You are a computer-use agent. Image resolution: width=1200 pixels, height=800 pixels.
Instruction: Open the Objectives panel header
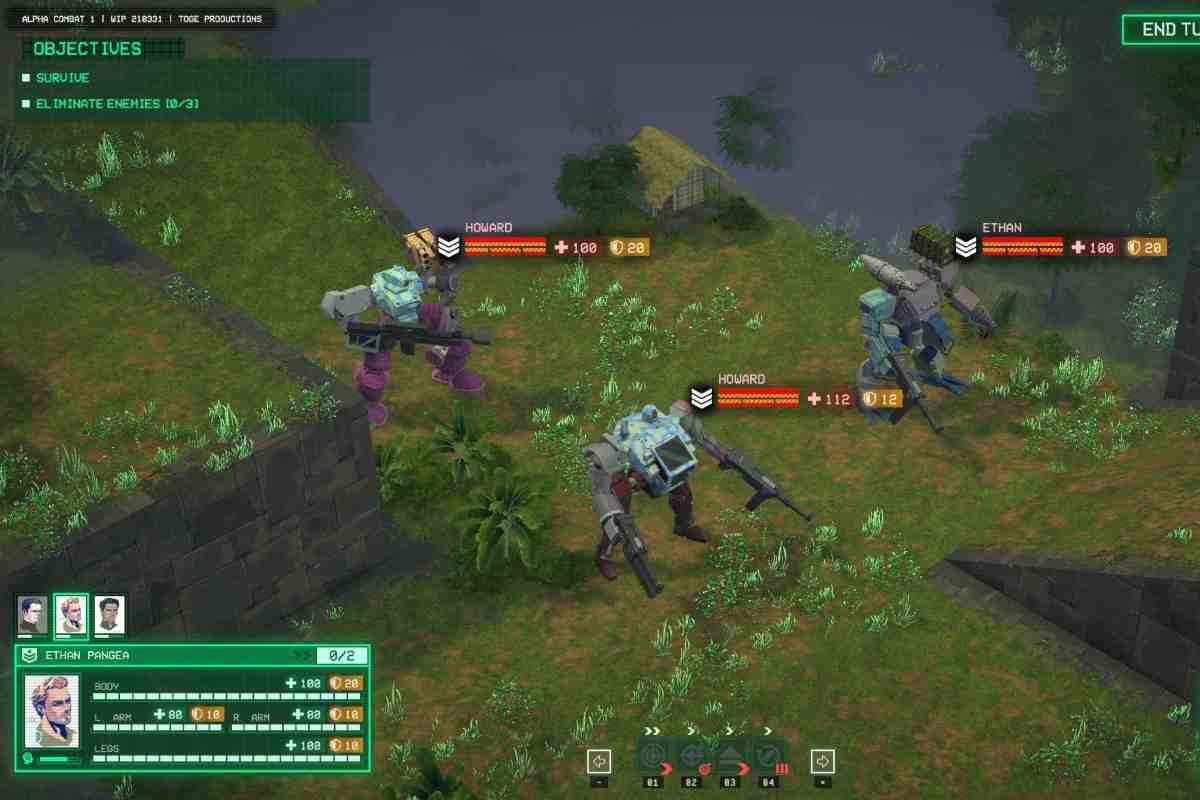click(x=88, y=48)
